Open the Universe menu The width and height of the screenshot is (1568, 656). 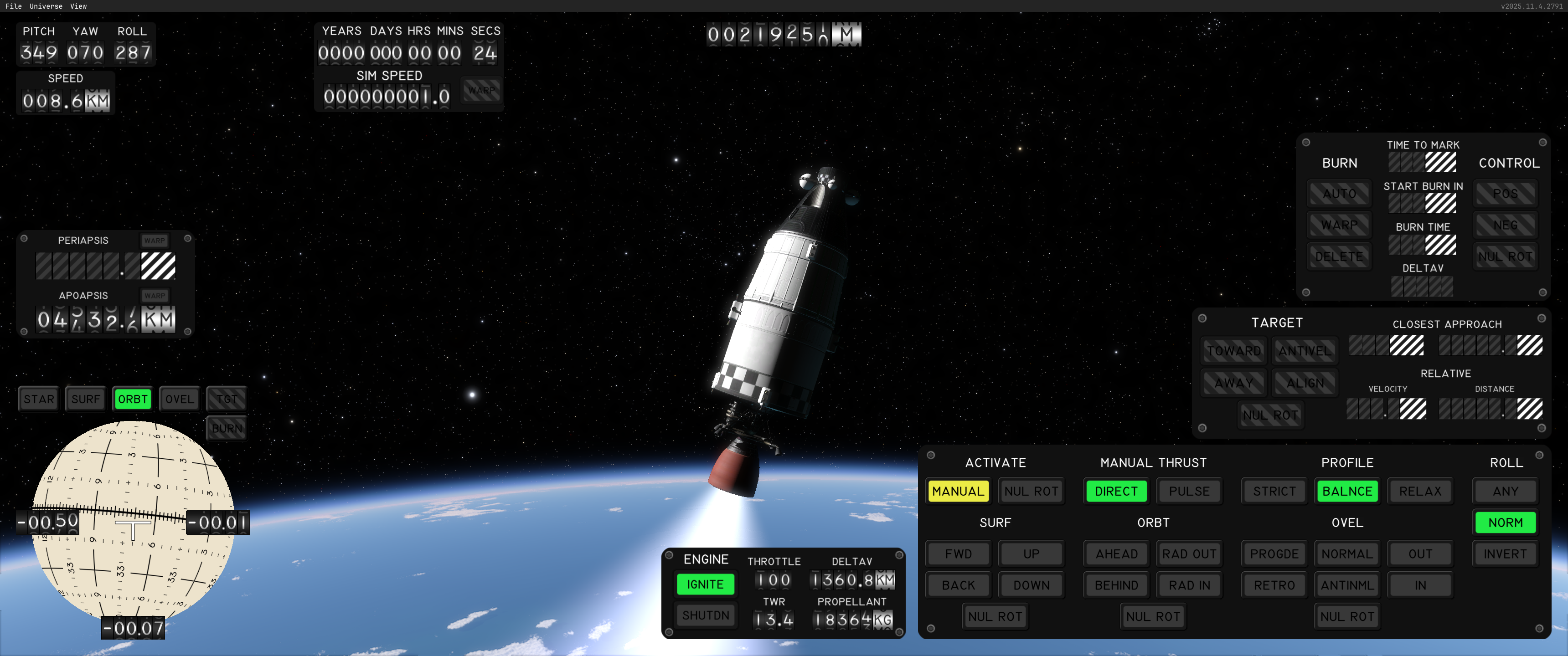click(46, 6)
